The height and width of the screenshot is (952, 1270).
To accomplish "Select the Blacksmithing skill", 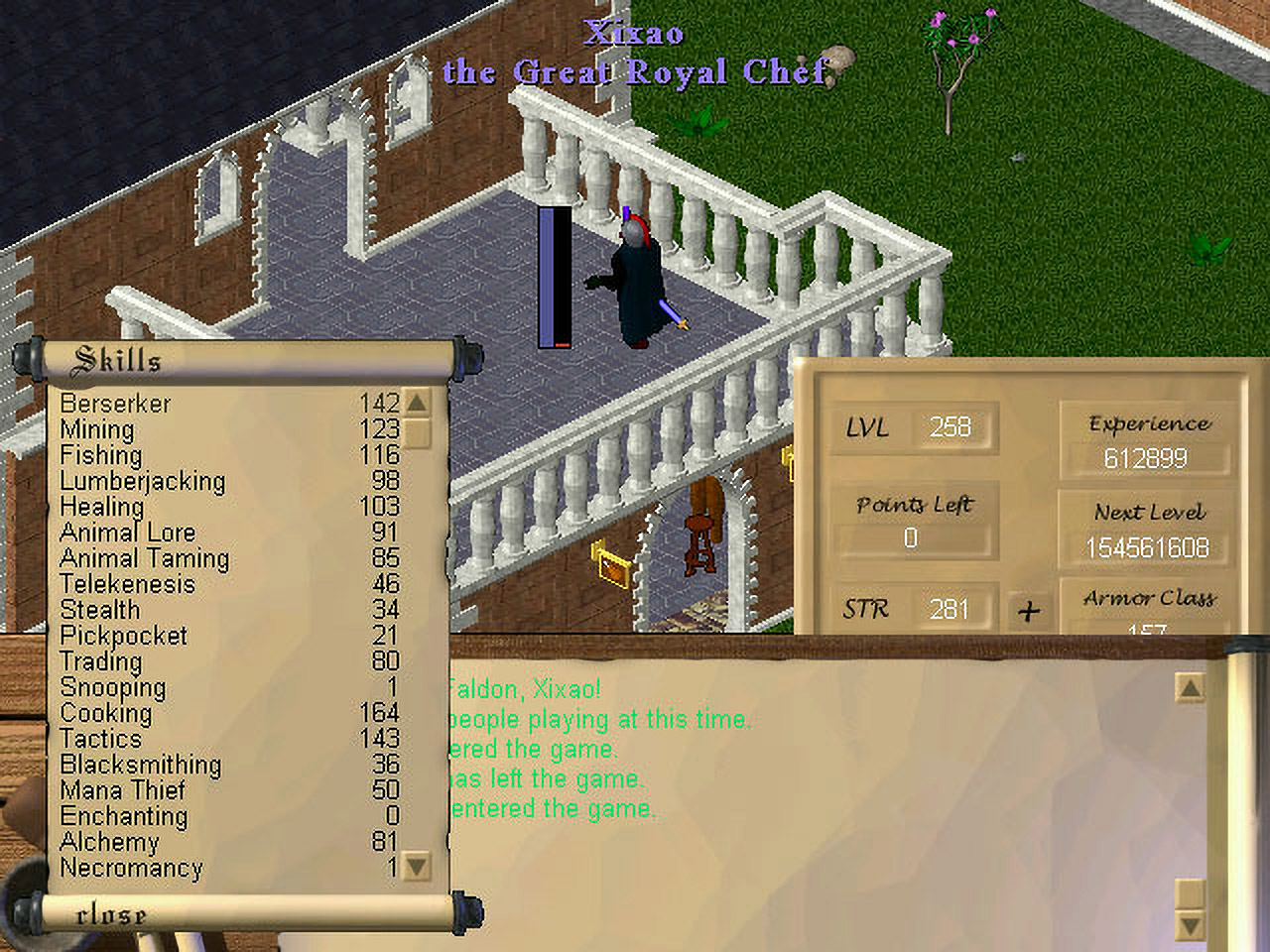I will [x=141, y=765].
